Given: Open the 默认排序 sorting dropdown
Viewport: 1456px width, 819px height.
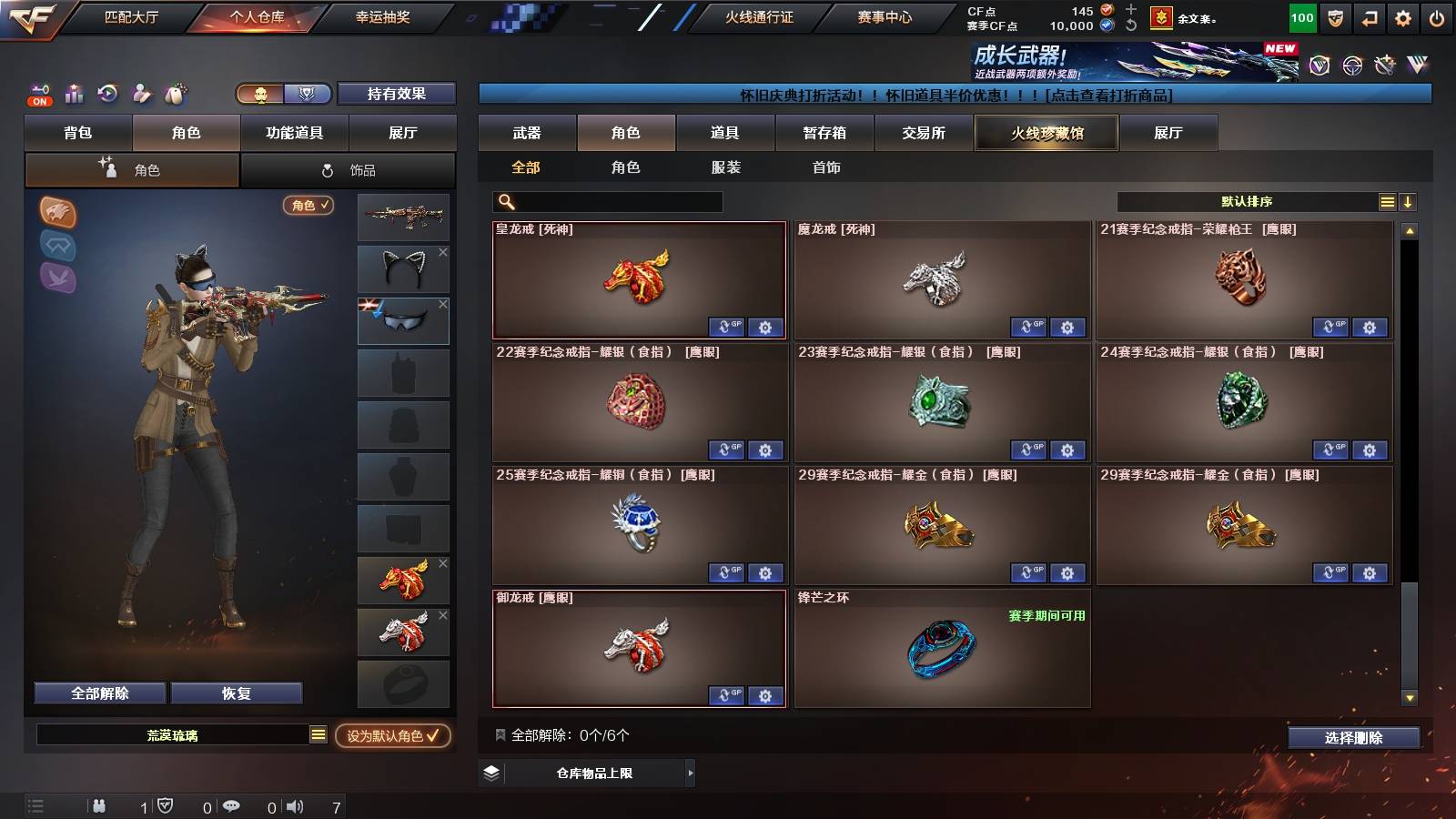Looking at the screenshot, I should tap(1247, 200).
